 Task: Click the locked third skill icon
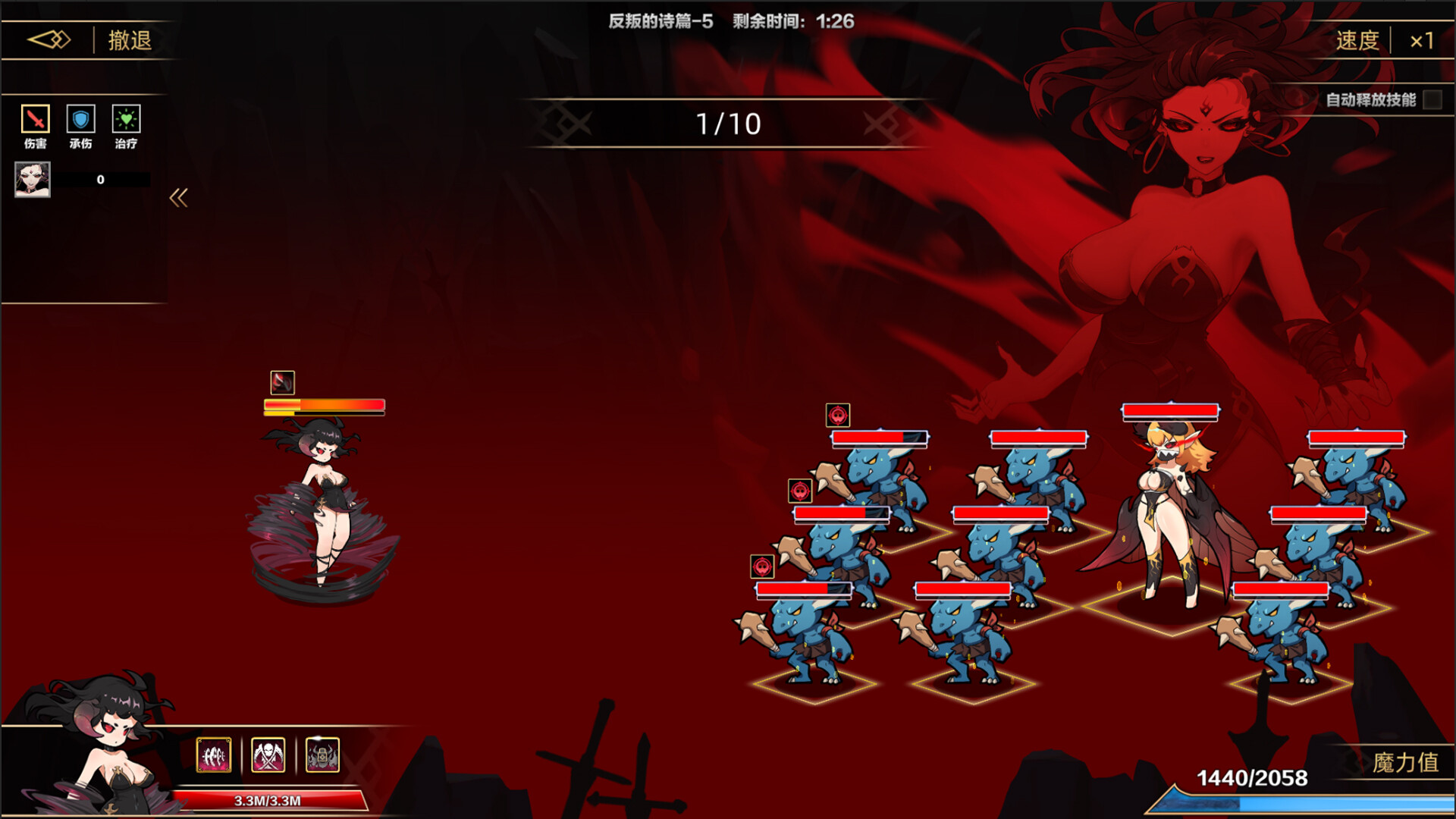pos(323,755)
